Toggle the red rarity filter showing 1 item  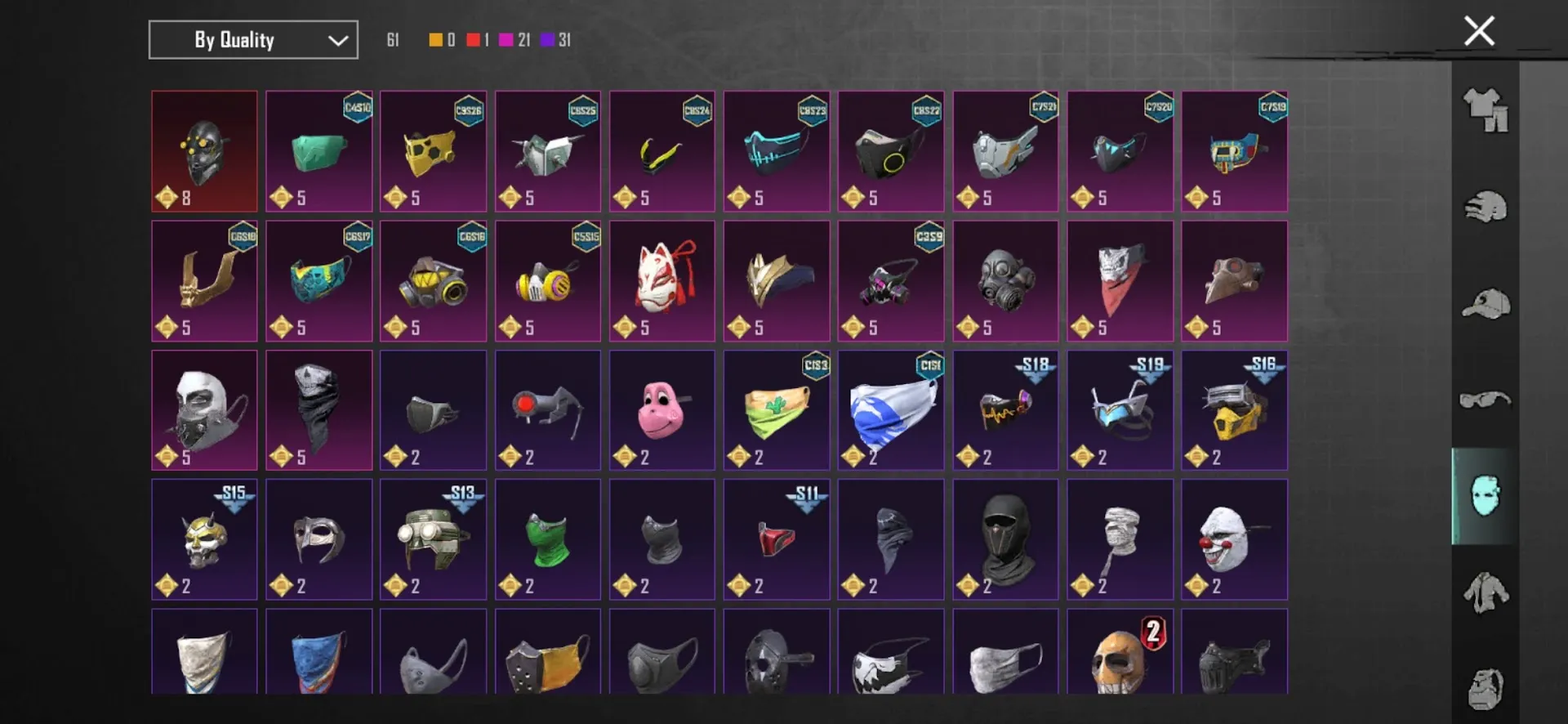coord(474,38)
